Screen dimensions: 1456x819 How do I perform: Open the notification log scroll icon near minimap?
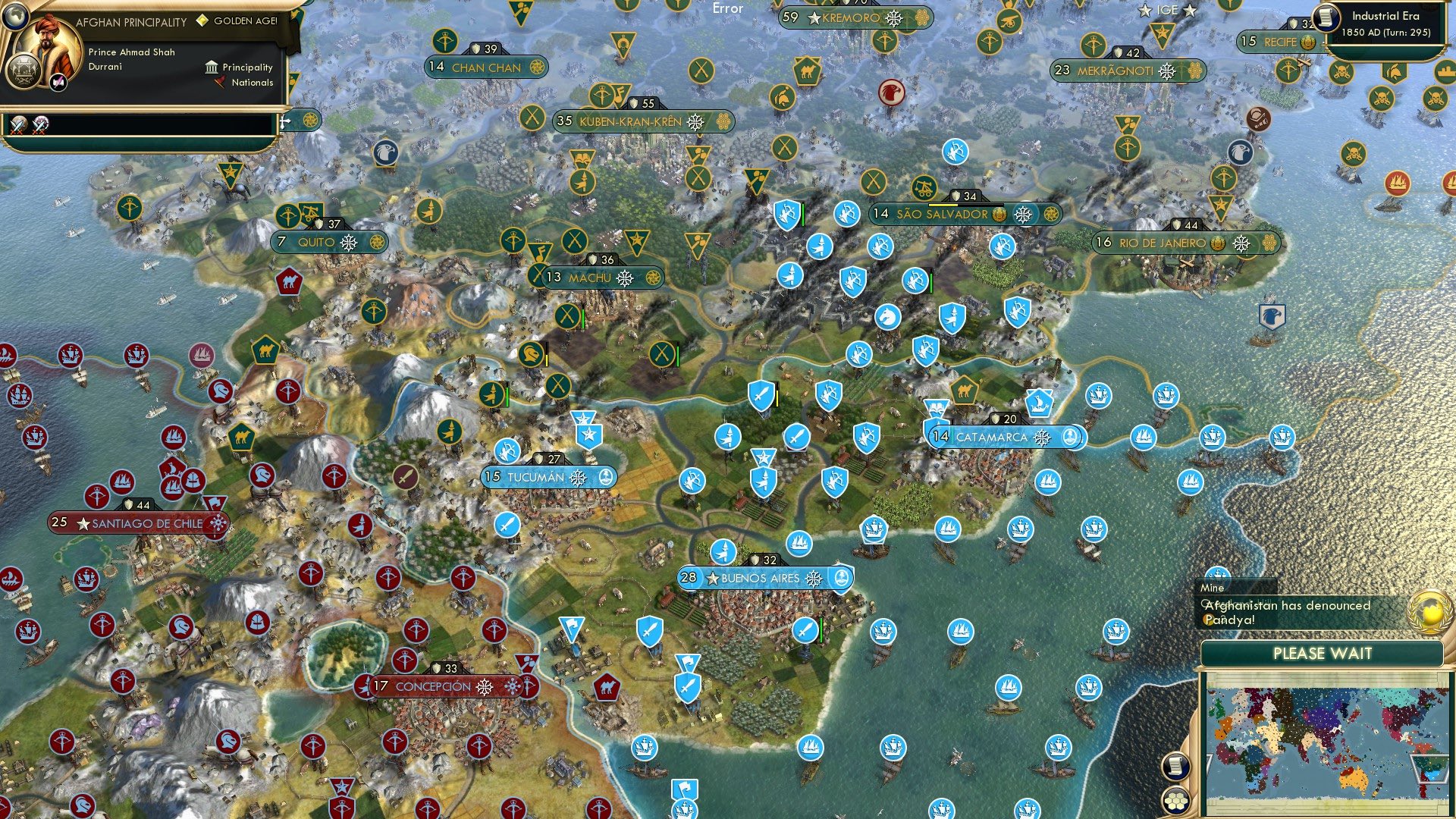coord(1176,767)
